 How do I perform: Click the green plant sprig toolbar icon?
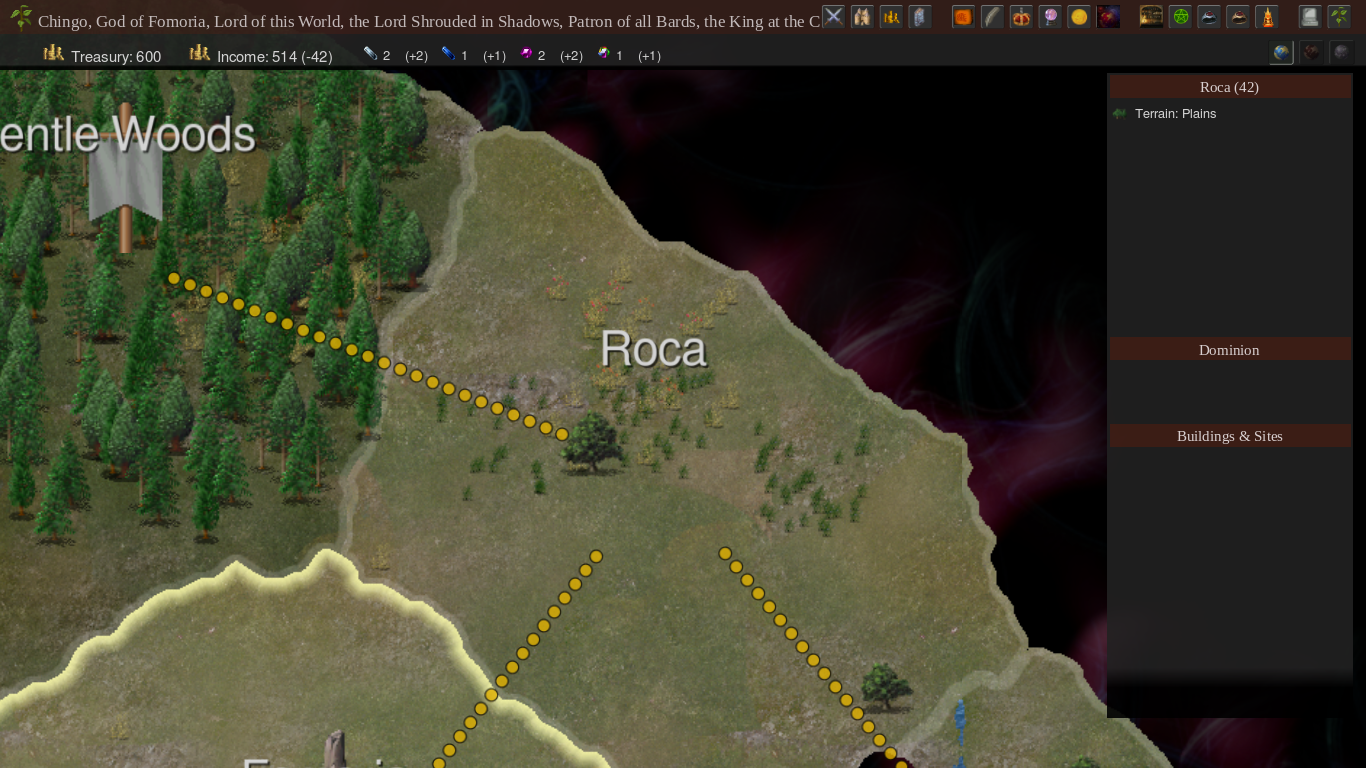pyautogui.click(x=1338, y=16)
